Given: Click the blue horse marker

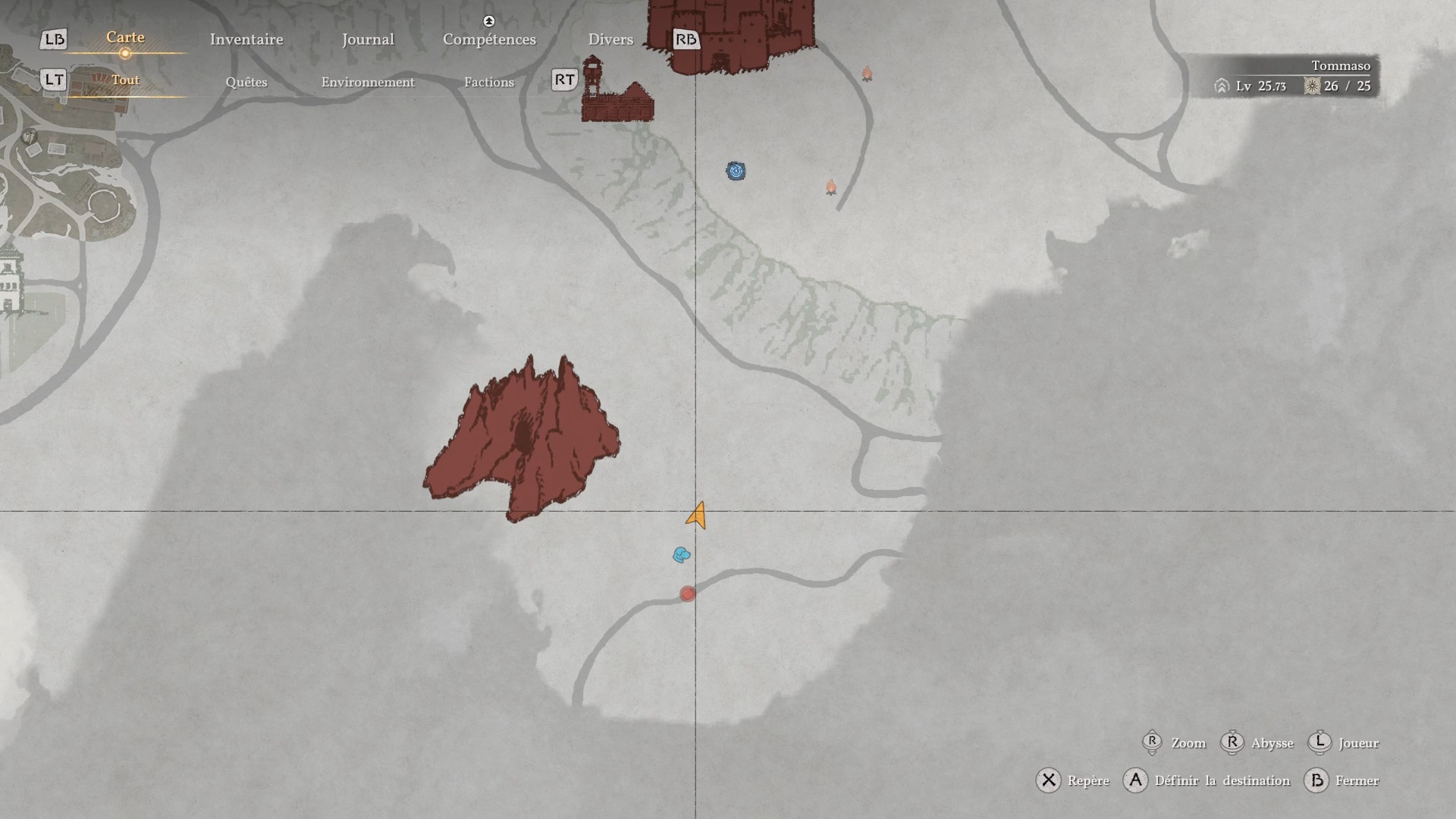Looking at the screenshot, I should pyautogui.click(x=681, y=555).
